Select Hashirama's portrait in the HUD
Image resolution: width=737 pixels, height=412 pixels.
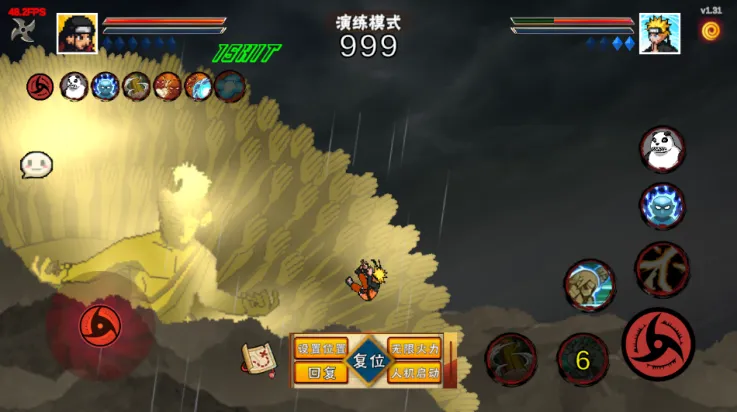[x=77, y=33]
